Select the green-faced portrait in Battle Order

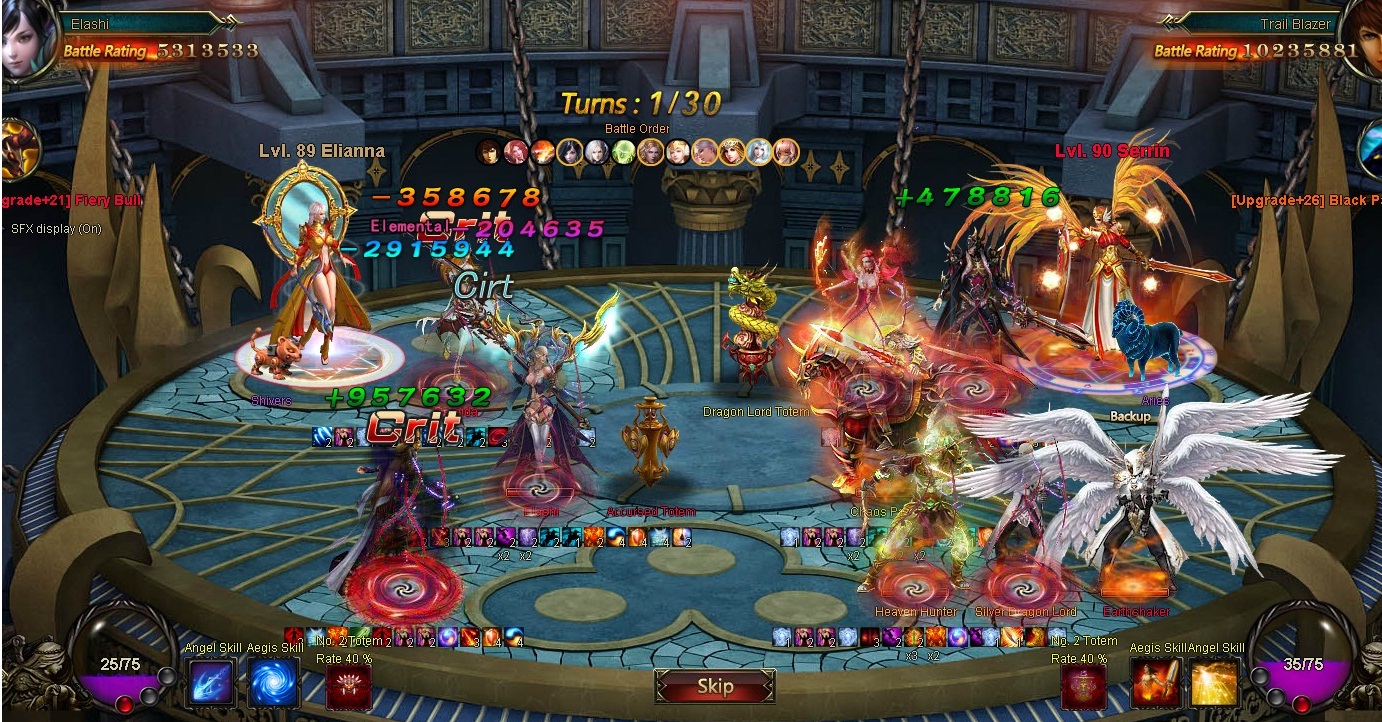pyautogui.click(x=624, y=151)
